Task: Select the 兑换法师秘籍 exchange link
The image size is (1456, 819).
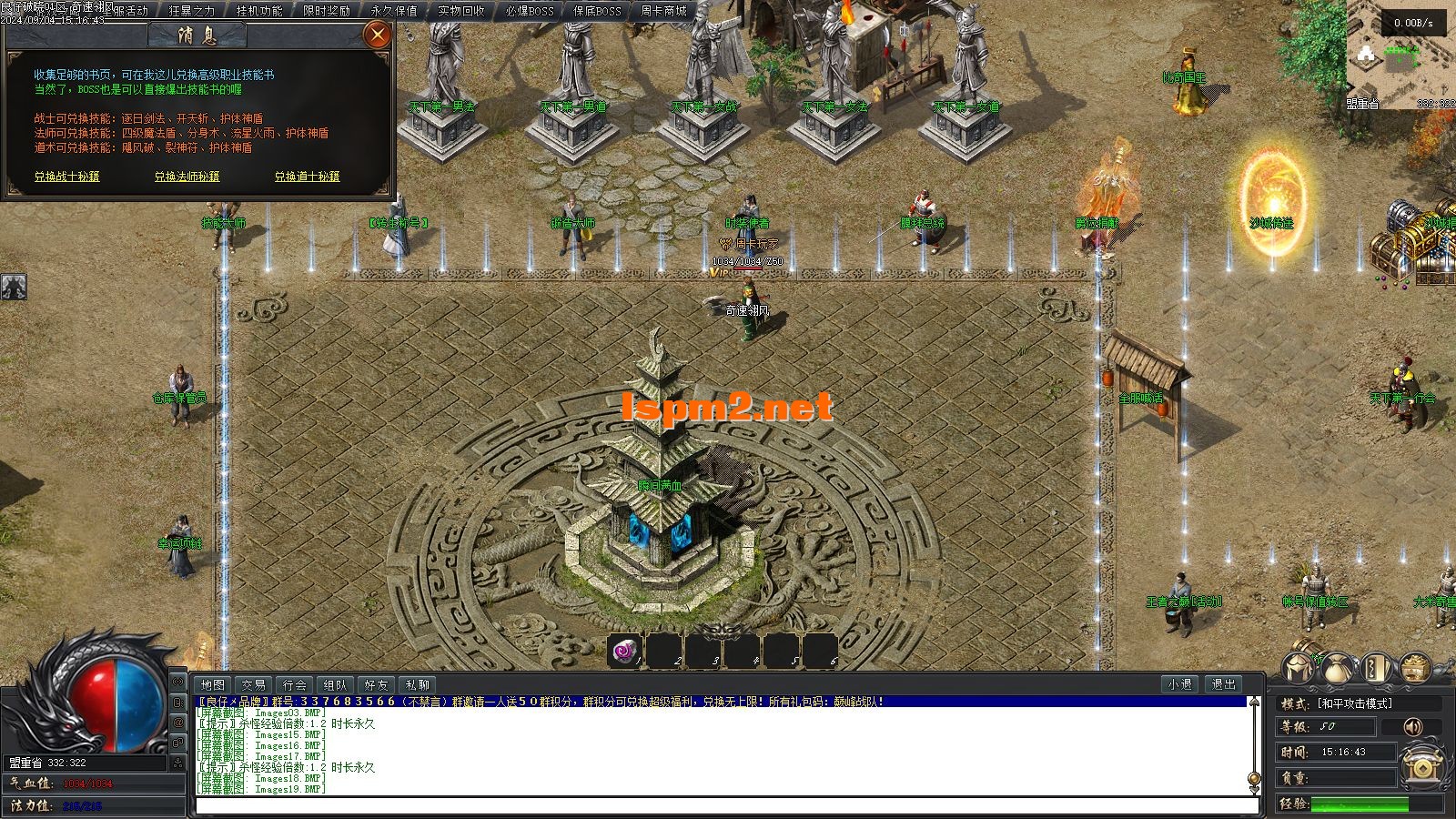Action: click(x=187, y=177)
